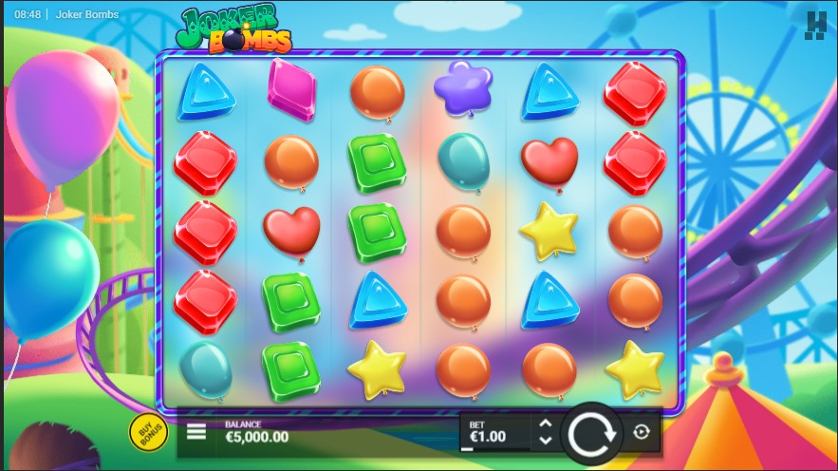The width and height of the screenshot is (838, 471).
Task: Click the Hacksaw logo in the corner
Action: (816, 22)
